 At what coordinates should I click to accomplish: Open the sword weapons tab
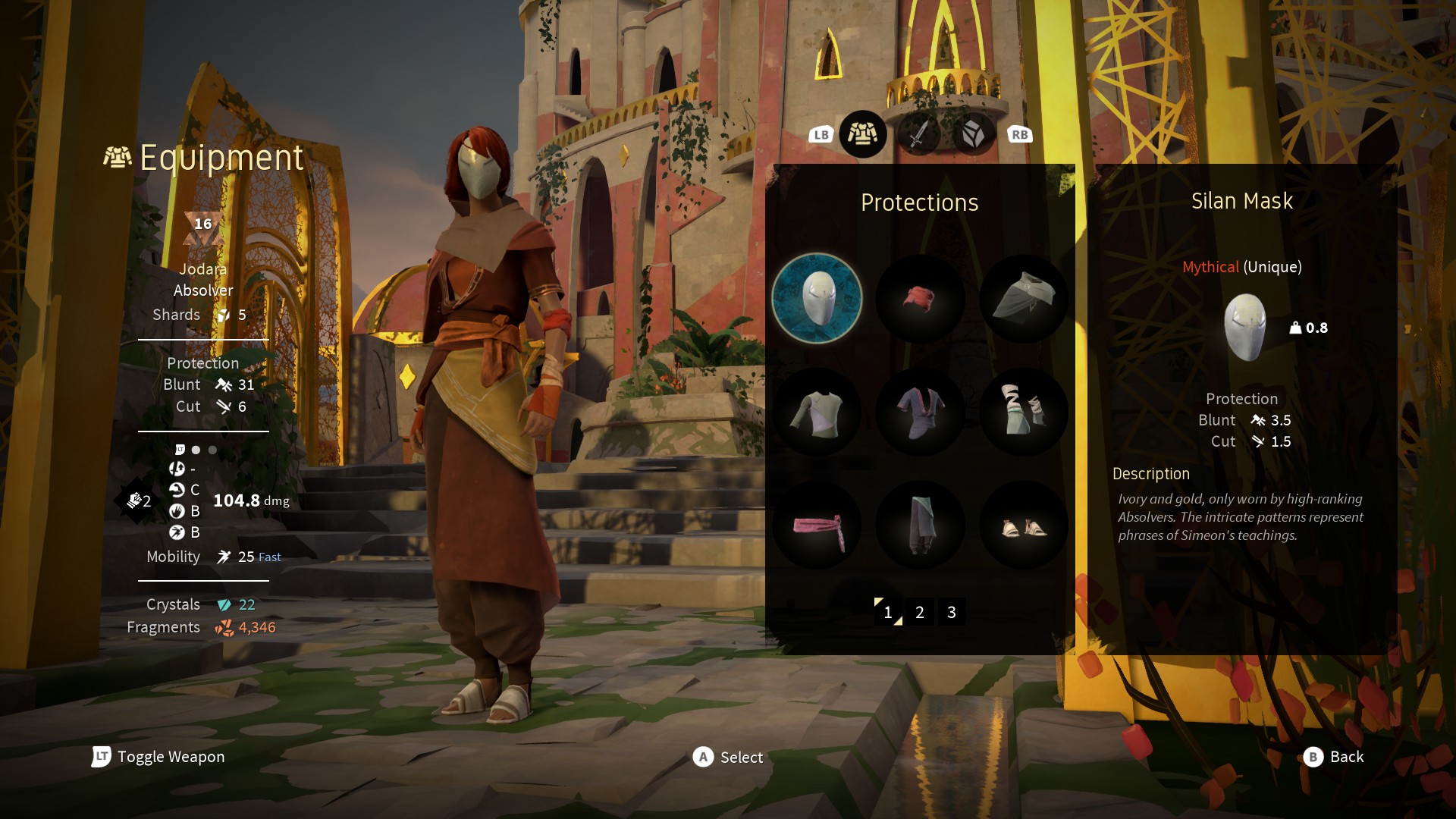pyautogui.click(x=918, y=135)
